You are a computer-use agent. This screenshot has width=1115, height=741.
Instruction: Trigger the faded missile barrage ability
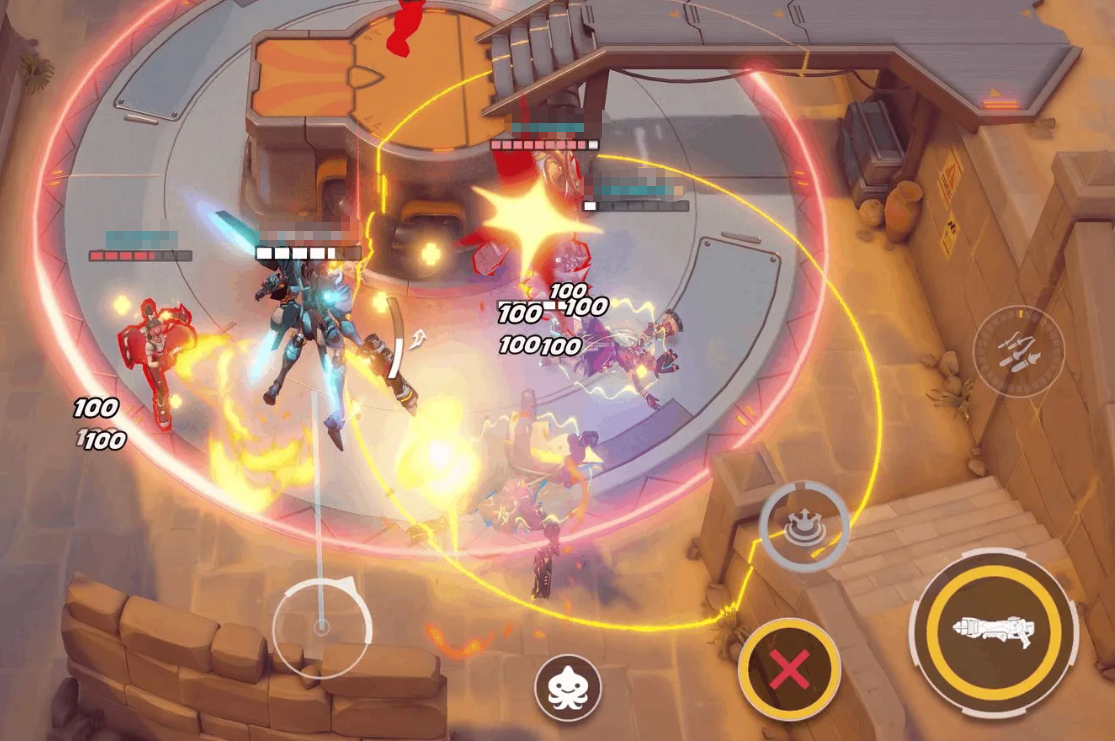[x=1018, y=351]
